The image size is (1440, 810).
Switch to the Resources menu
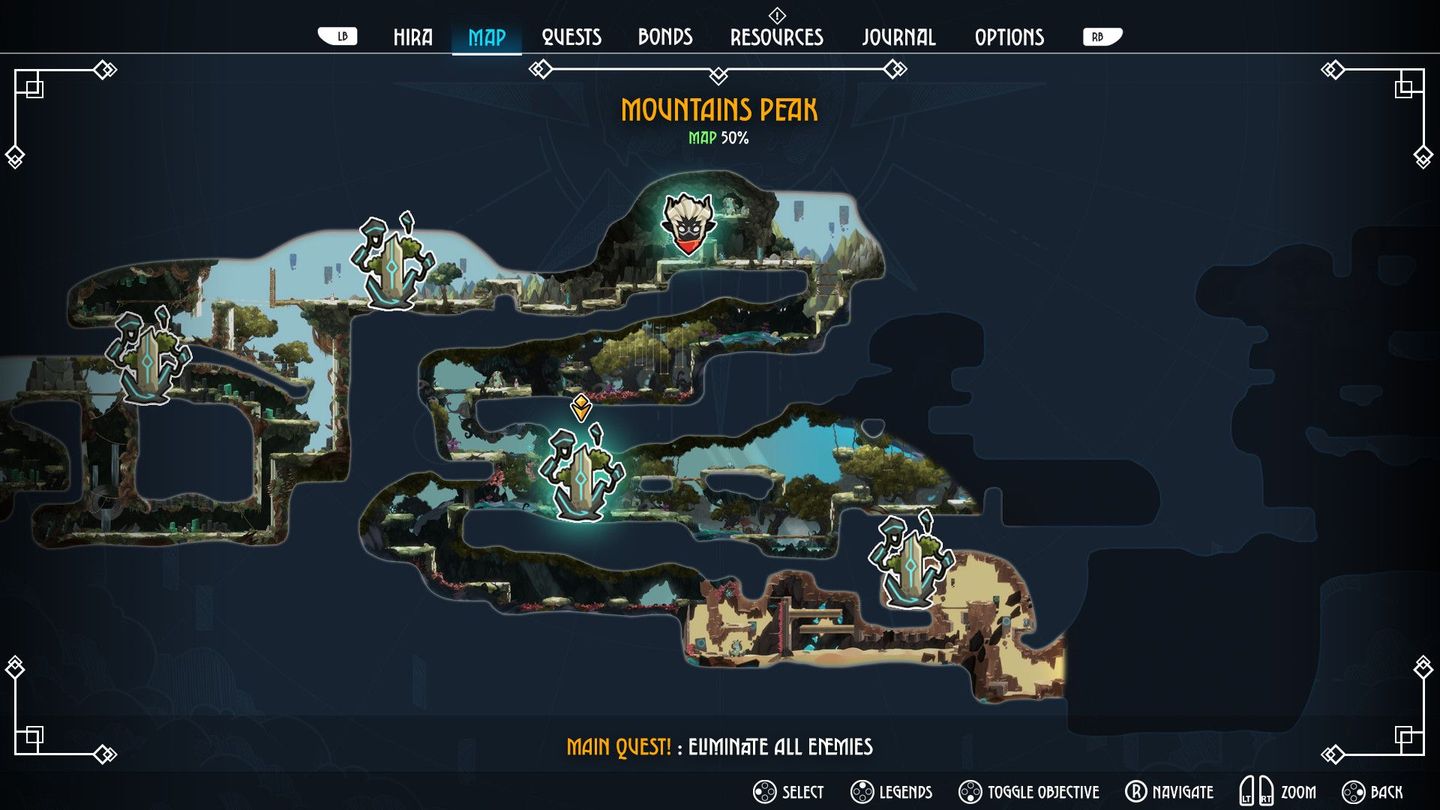point(777,36)
